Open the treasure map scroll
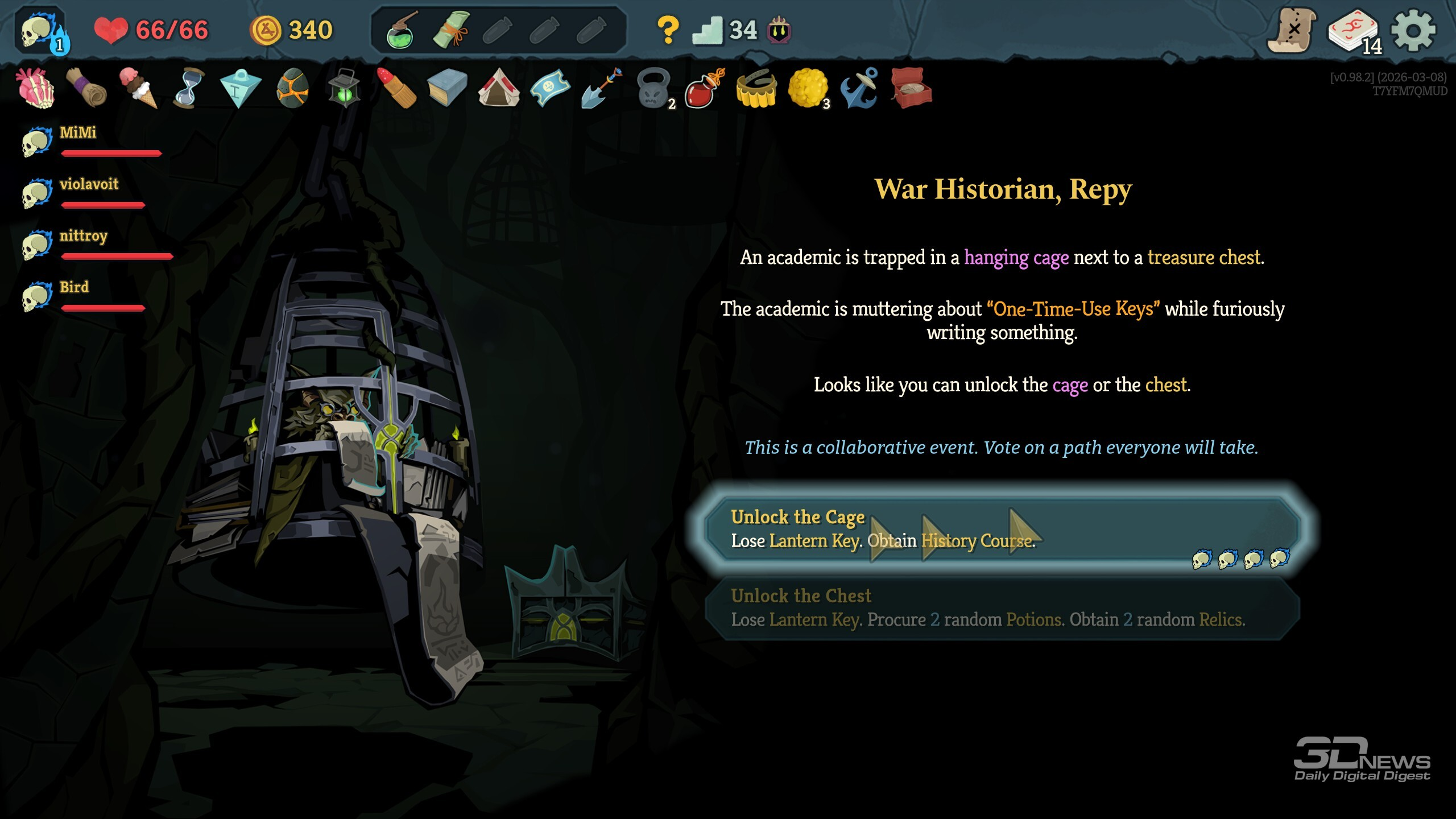 pos(1292,31)
